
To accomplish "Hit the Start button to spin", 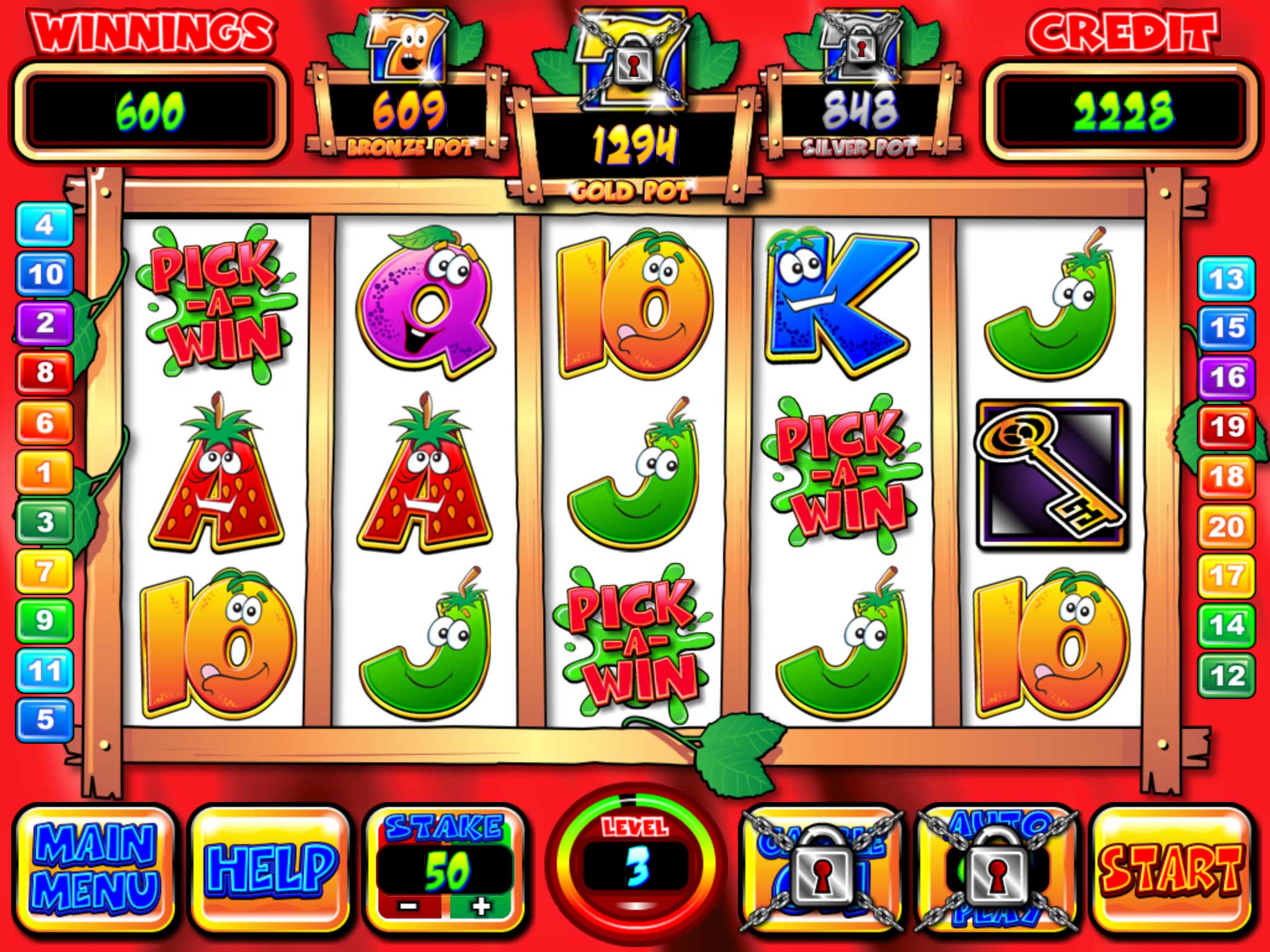I will pyautogui.click(x=1171, y=868).
